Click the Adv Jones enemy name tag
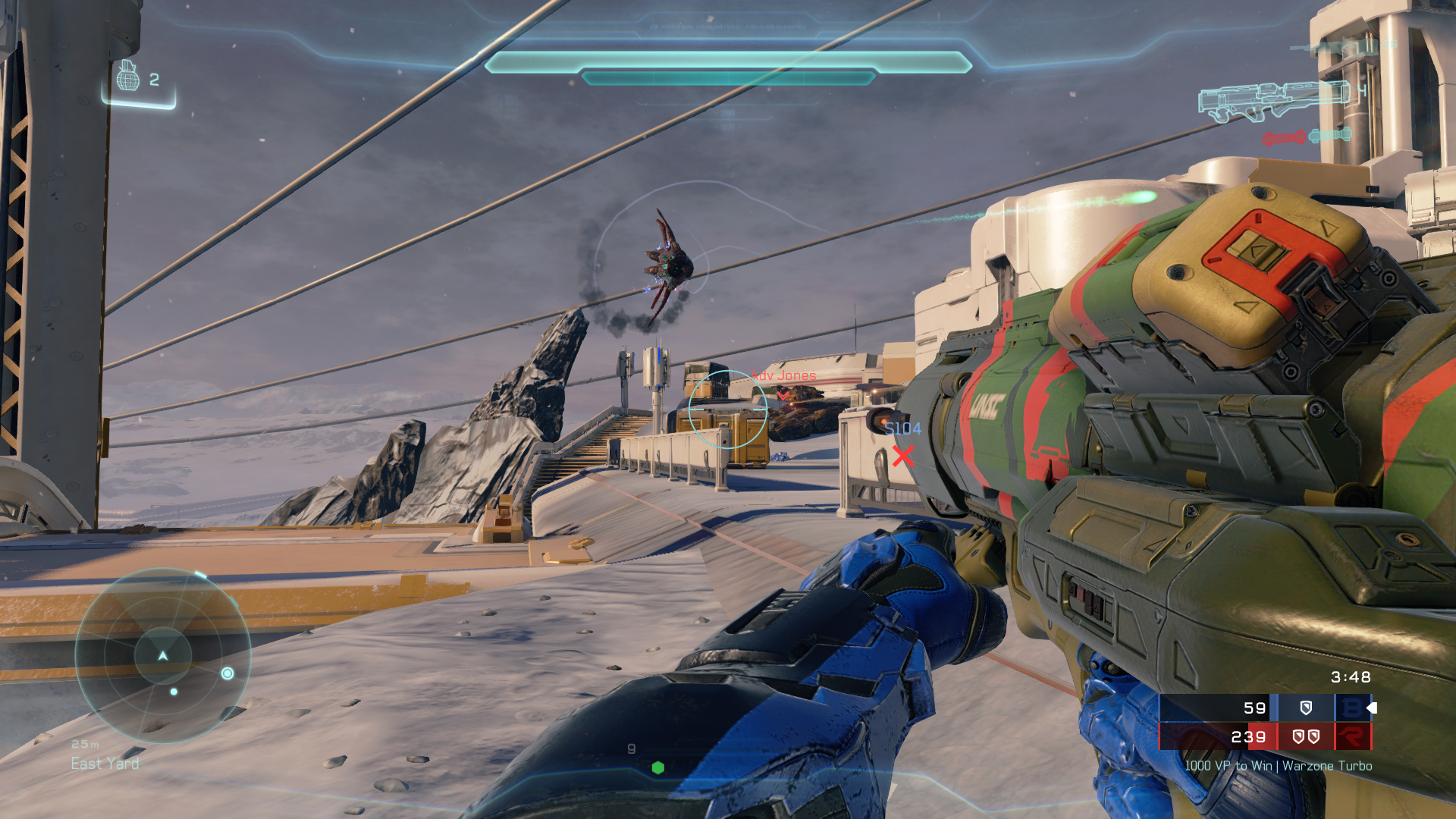 784,375
